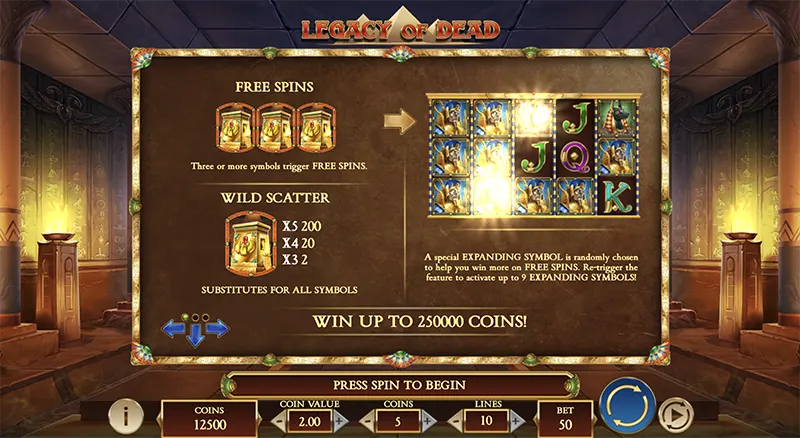Decrease the number of lines
The image size is (800, 438).
455,421
